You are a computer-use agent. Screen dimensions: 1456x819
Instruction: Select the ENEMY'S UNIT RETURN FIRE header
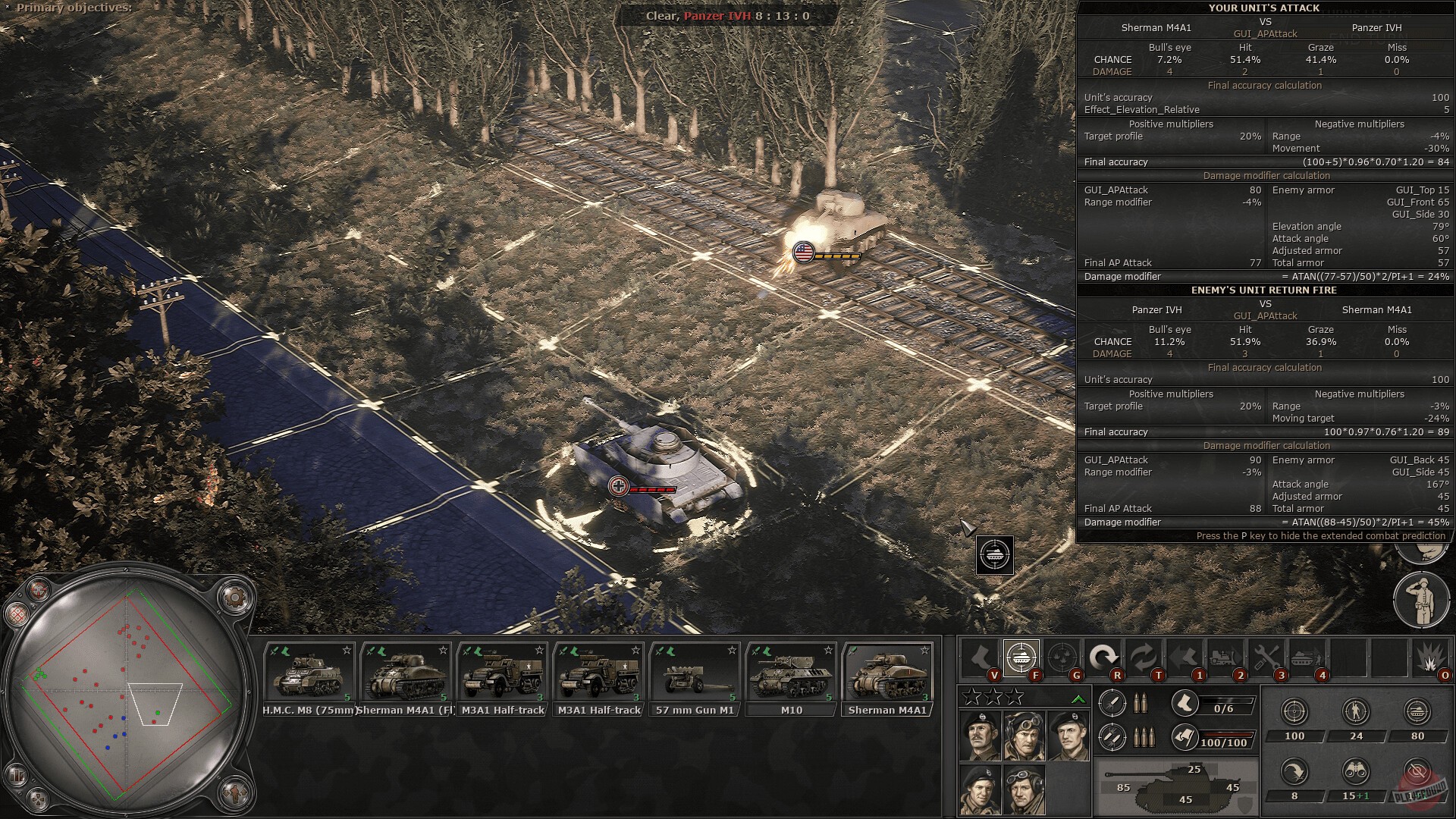point(1263,290)
